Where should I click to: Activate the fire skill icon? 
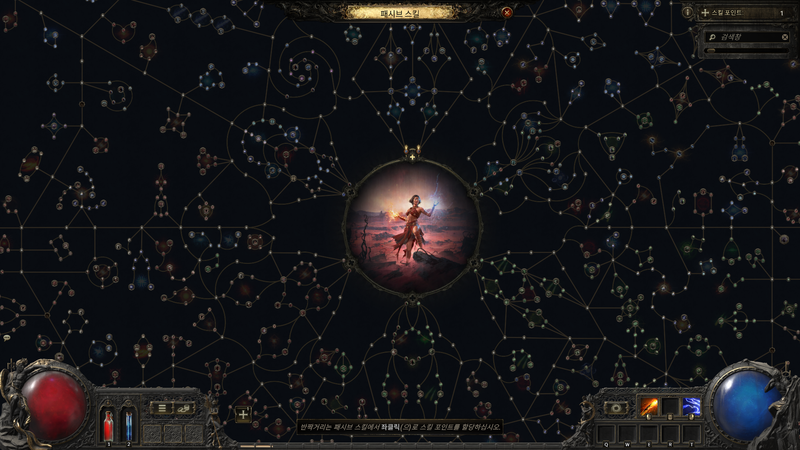point(650,407)
